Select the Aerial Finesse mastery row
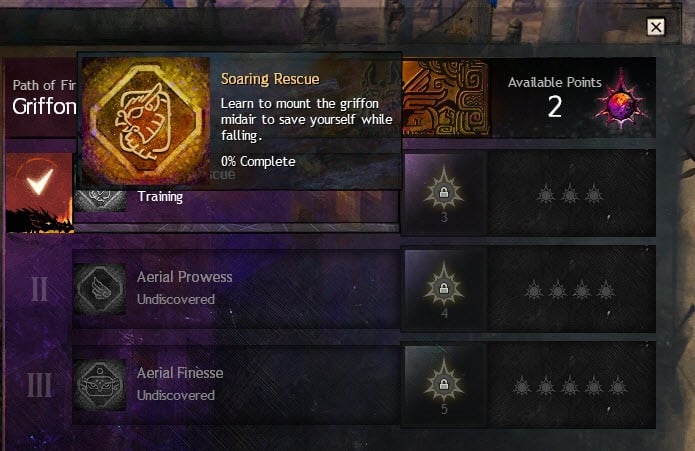The image size is (695, 451). pos(236,384)
